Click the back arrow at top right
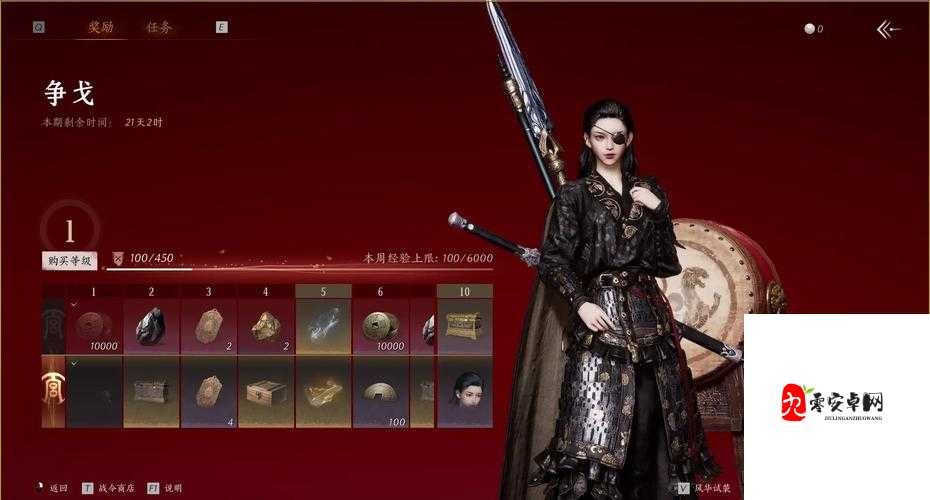The height and width of the screenshot is (500, 930). (888, 29)
